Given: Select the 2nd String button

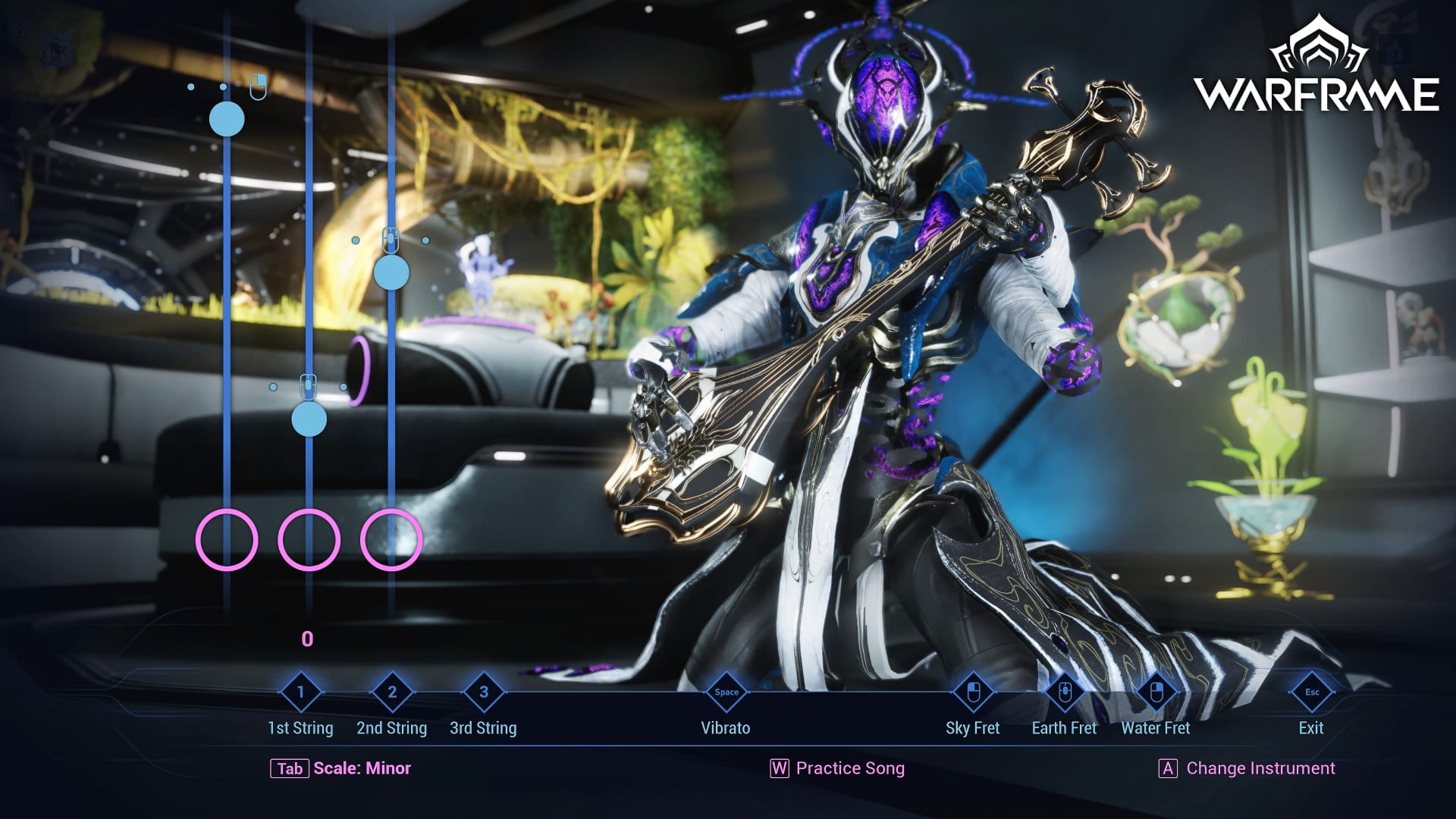Looking at the screenshot, I should (392, 692).
